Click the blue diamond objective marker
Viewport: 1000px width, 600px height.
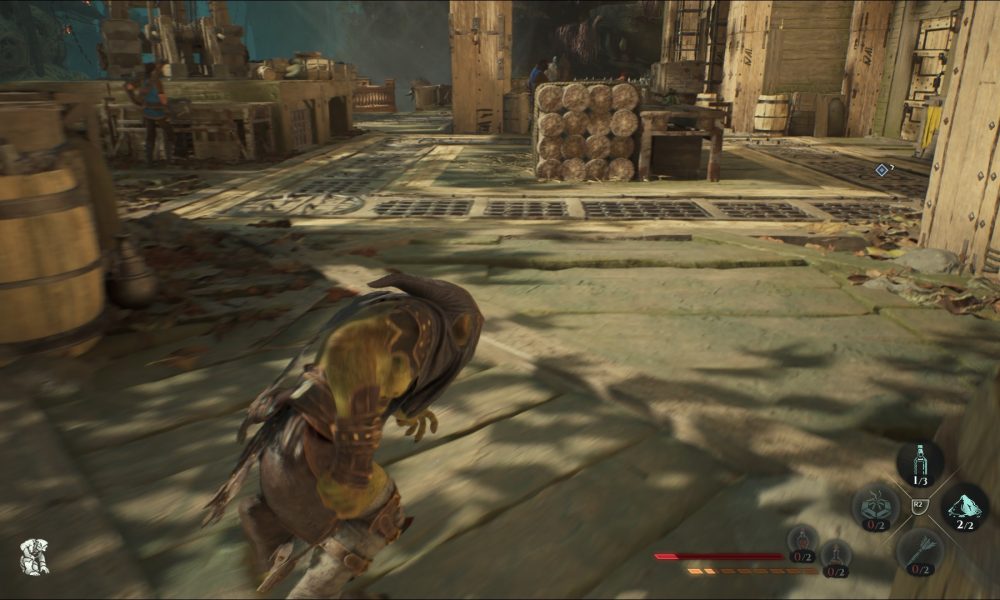click(881, 170)
